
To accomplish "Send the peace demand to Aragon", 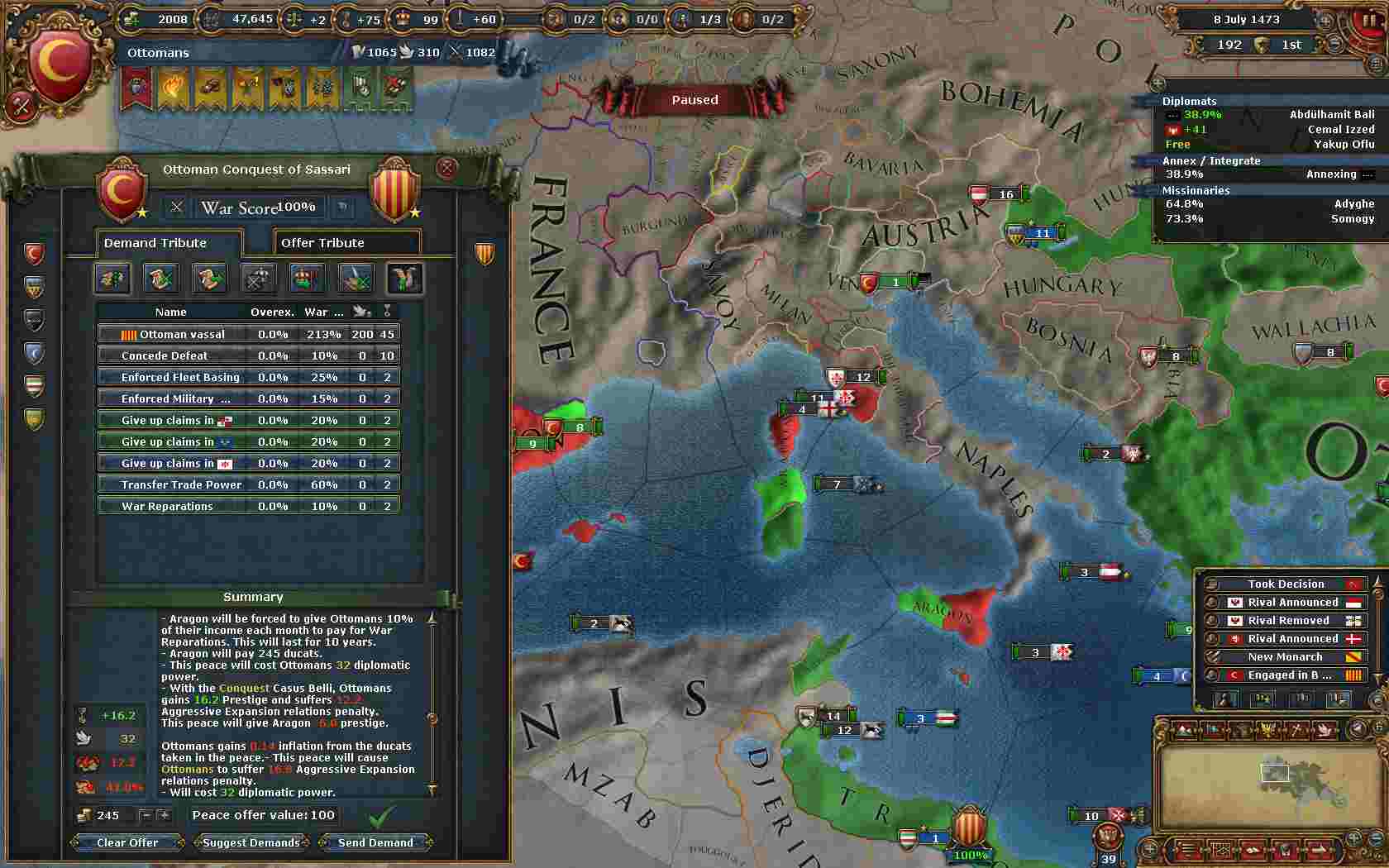I will [x=375, y=842].
